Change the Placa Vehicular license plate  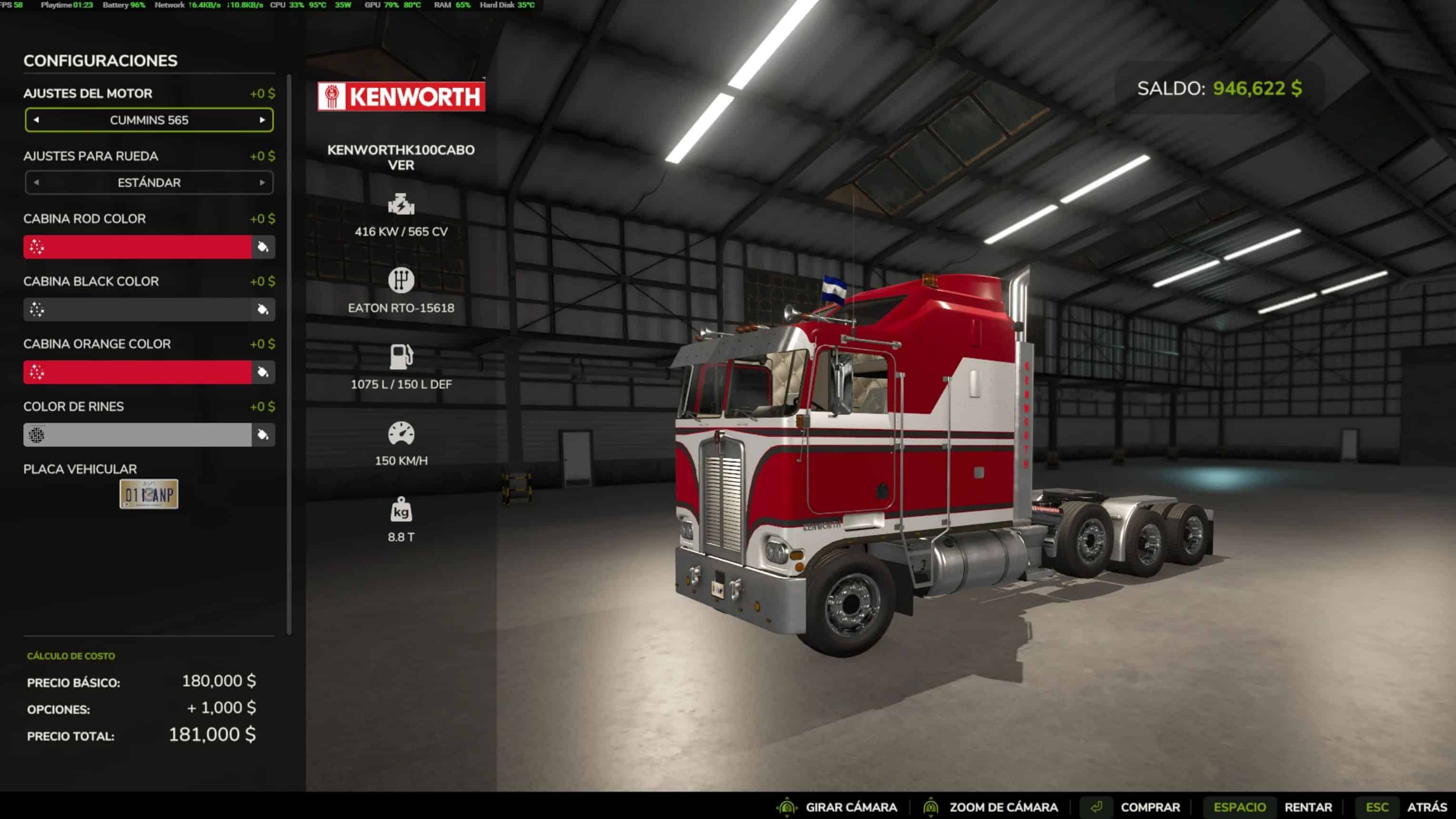click(149, 494)
